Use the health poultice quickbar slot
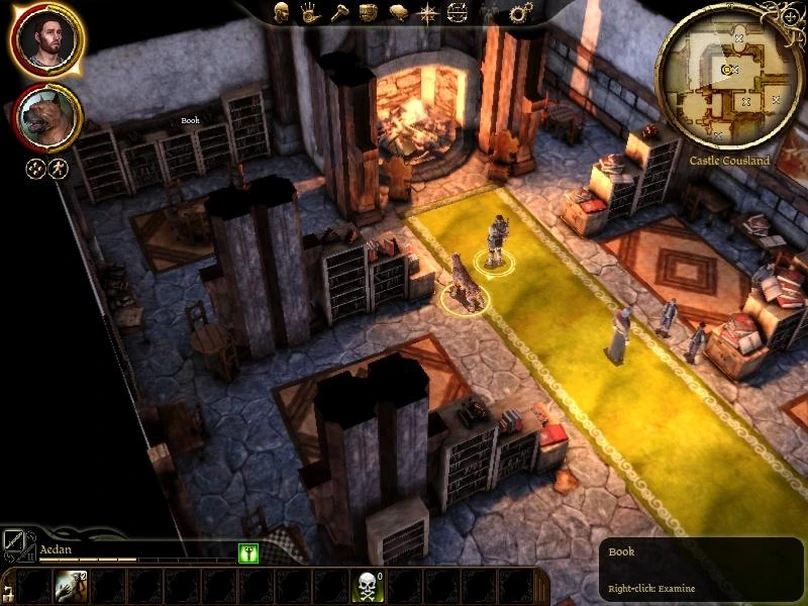 point(71,585)
